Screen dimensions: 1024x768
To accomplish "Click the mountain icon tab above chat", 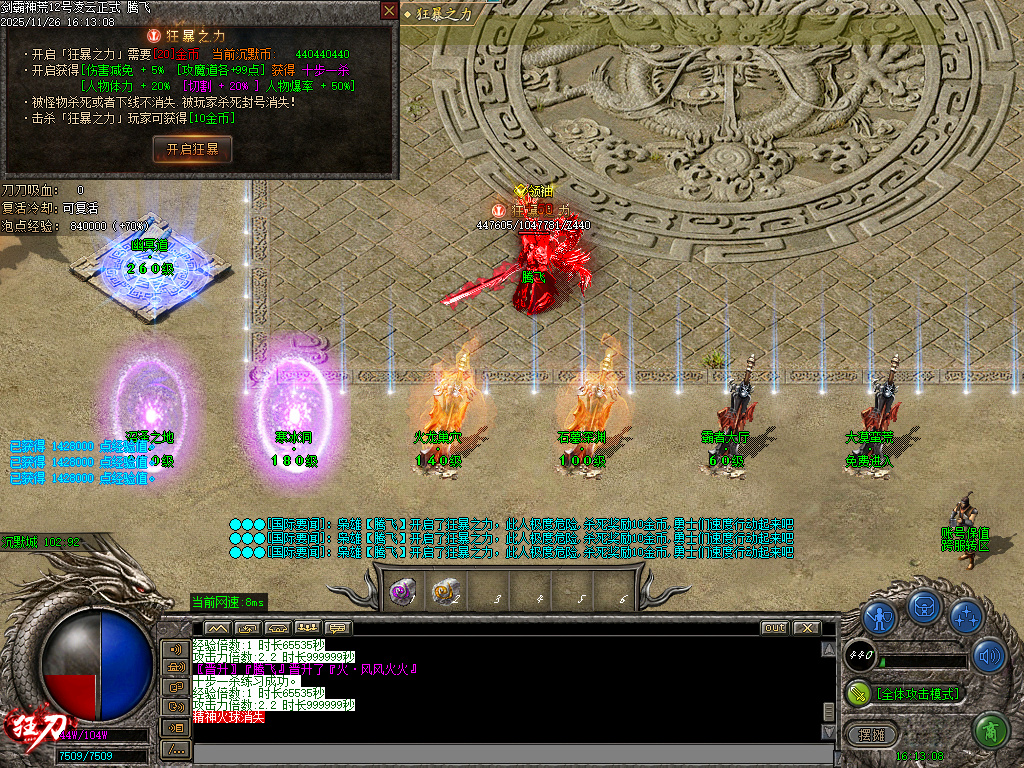I will click(x=217, y=628).
